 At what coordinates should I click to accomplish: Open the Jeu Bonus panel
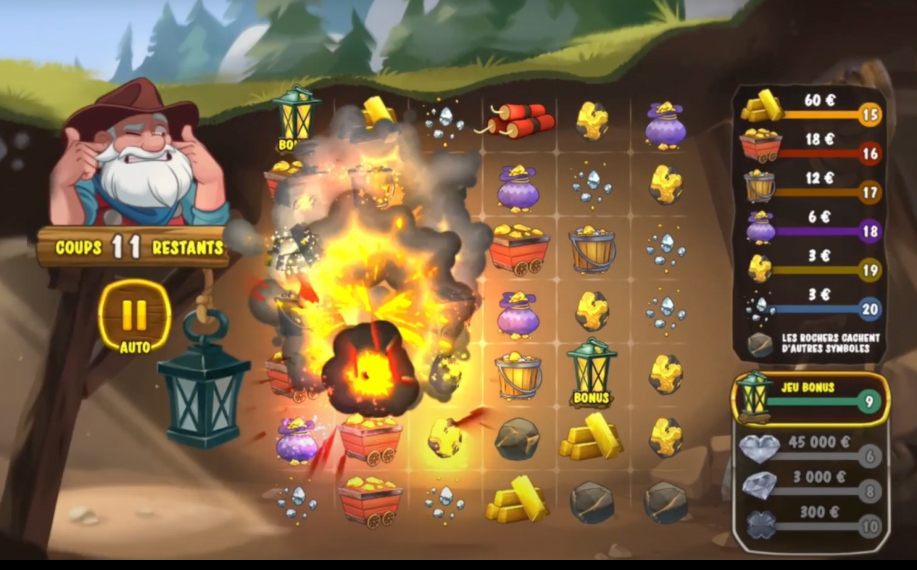coord(810,398)
